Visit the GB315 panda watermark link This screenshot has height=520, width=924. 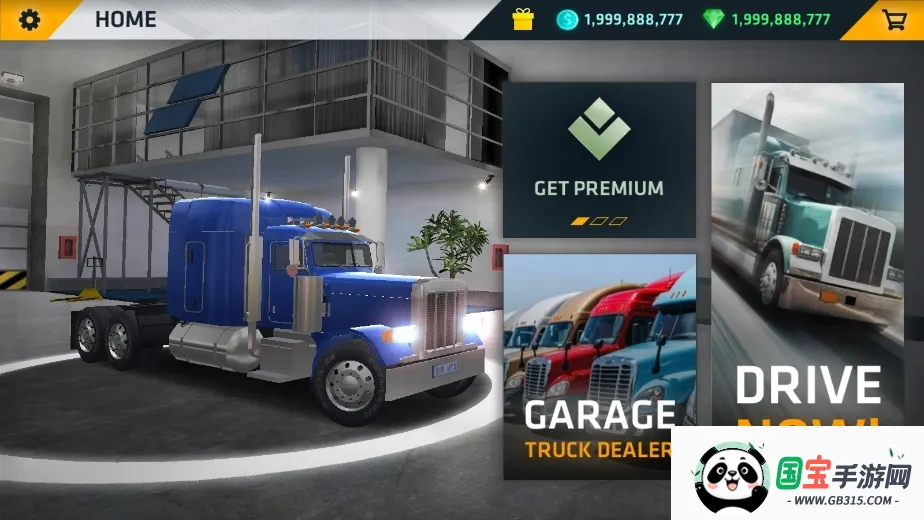pyautogui.click(x=800, y=475)
